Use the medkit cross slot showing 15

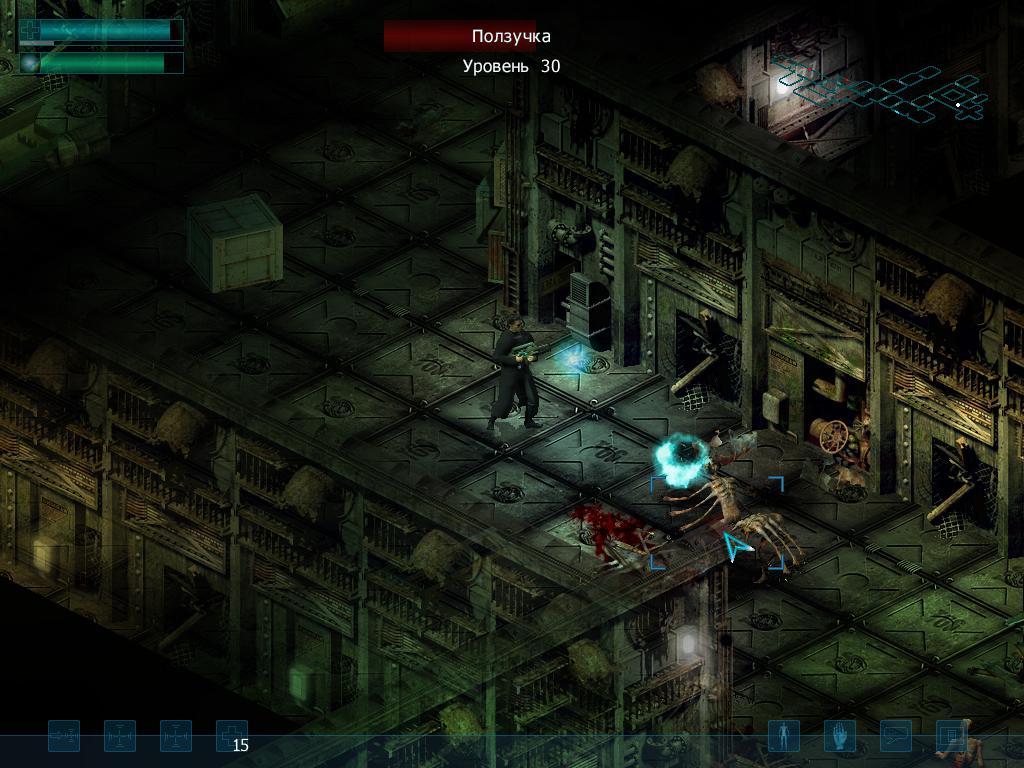(232, 737)
